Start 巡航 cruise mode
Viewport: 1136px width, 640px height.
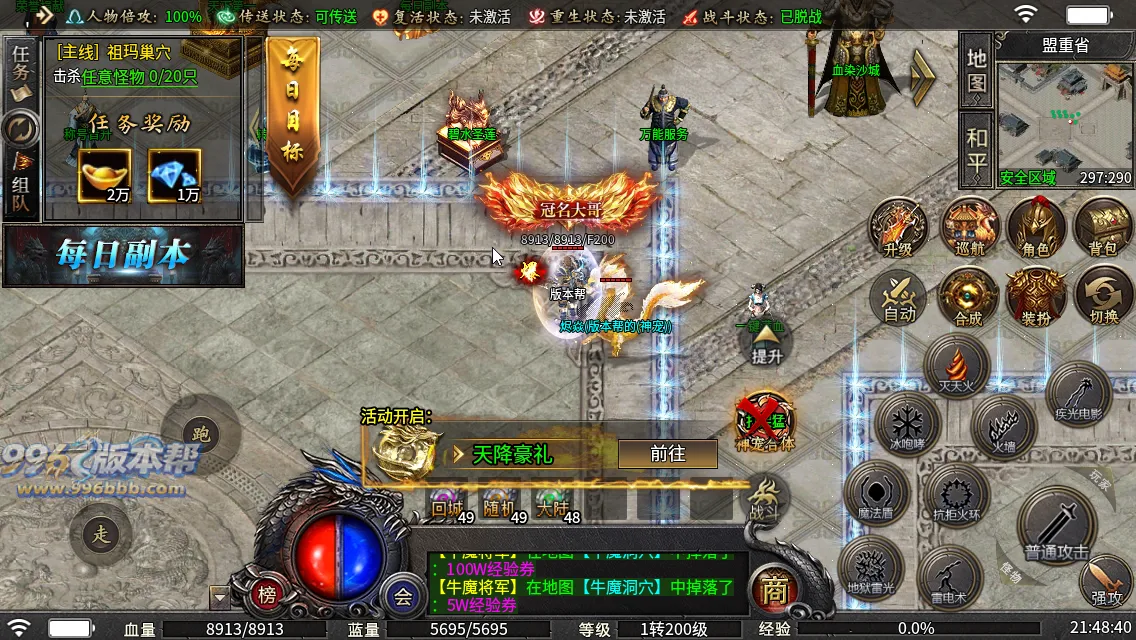coord(968,228)
